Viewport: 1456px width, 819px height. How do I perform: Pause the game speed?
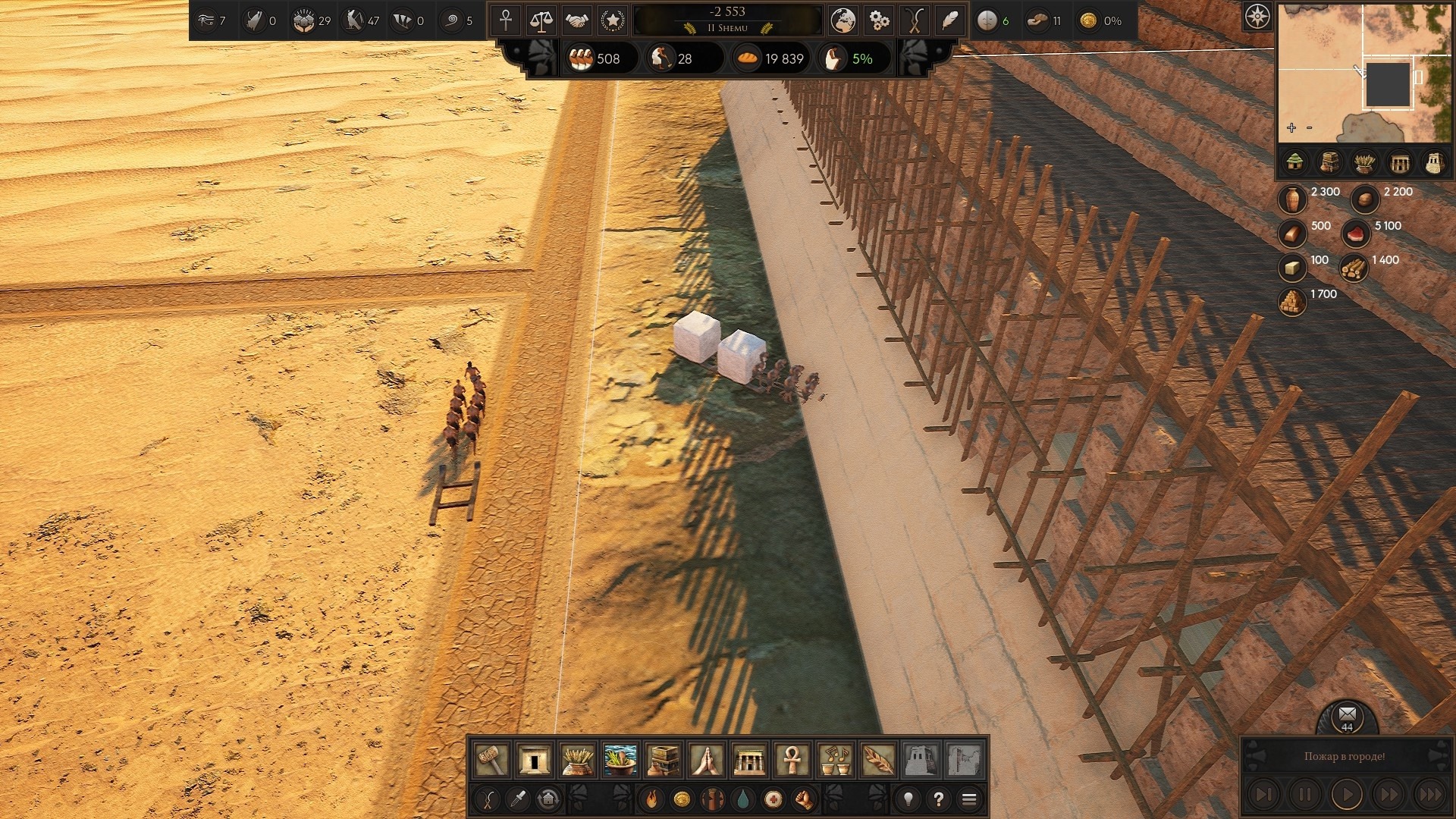(1304, 795)
